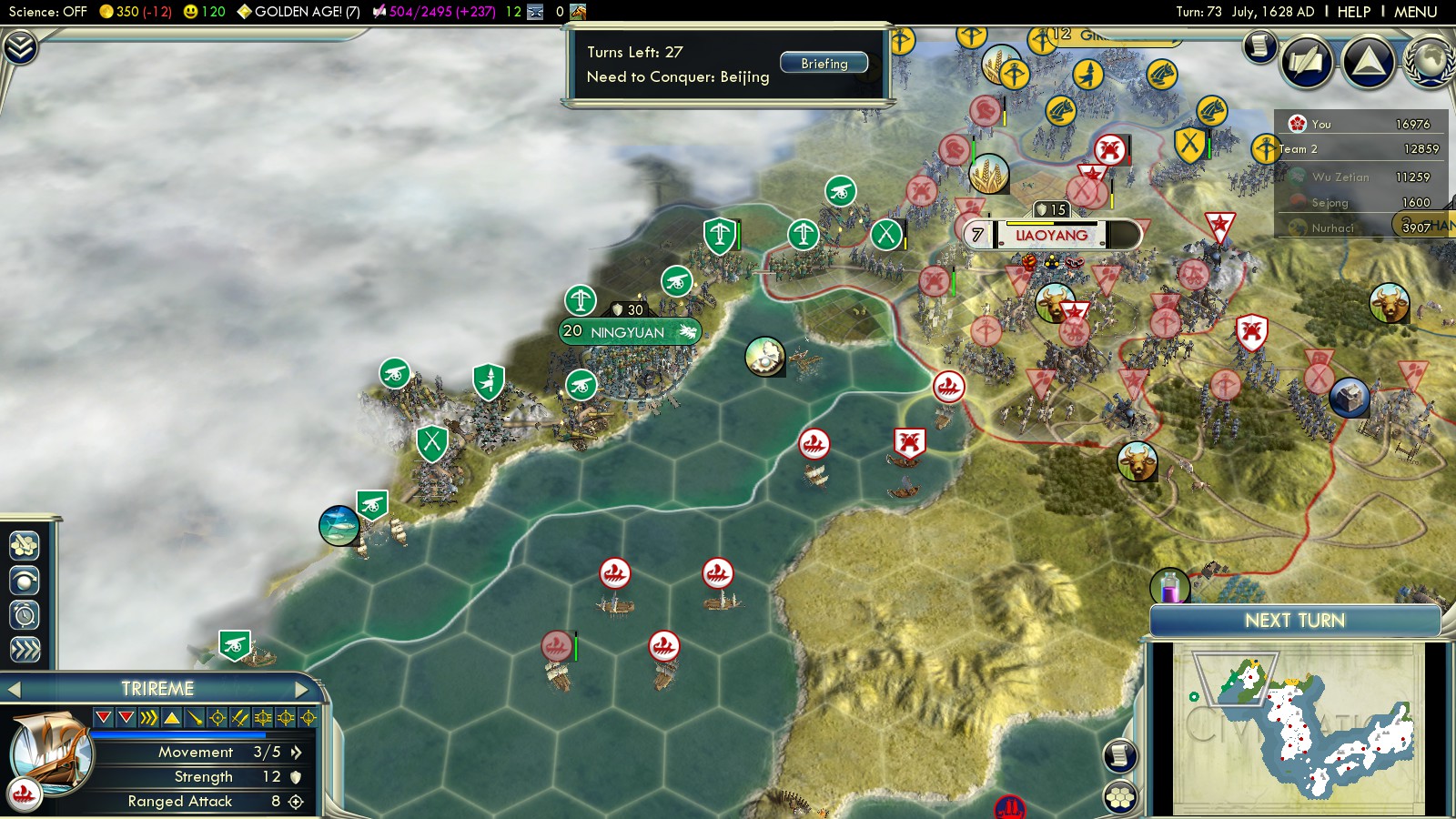Cycle to the next unit arrow

coord(303,690)
